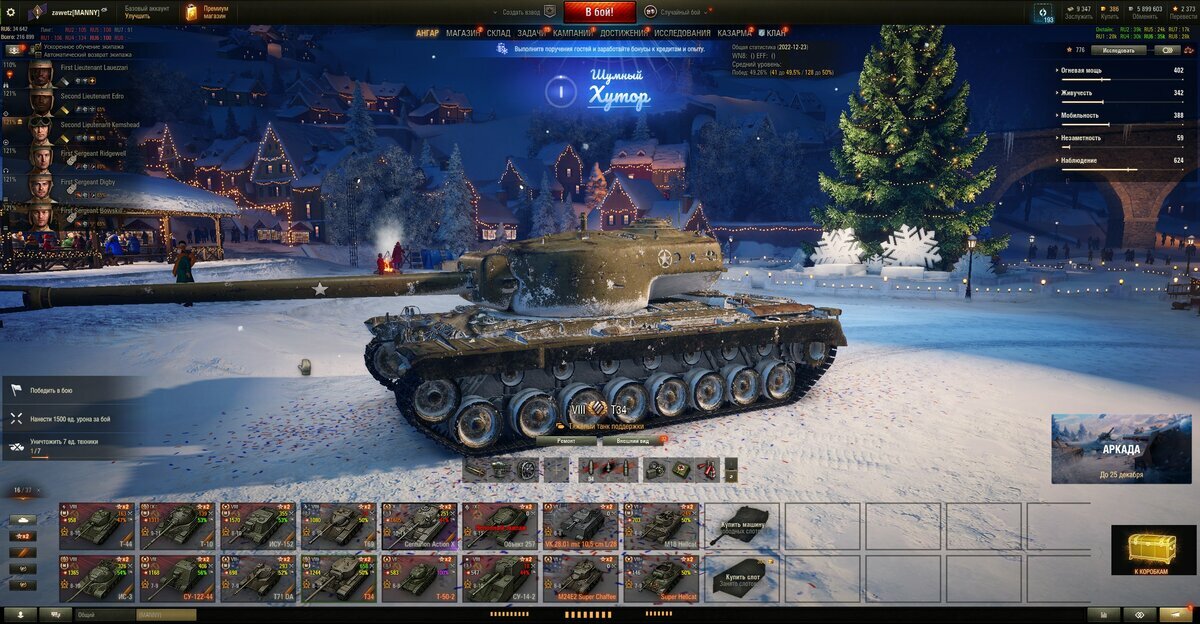Start a battle with the В бой! button
Image resolution: width=1200 pixels, height=624 pixels.
pyautogui.click(x=600, y=12)
